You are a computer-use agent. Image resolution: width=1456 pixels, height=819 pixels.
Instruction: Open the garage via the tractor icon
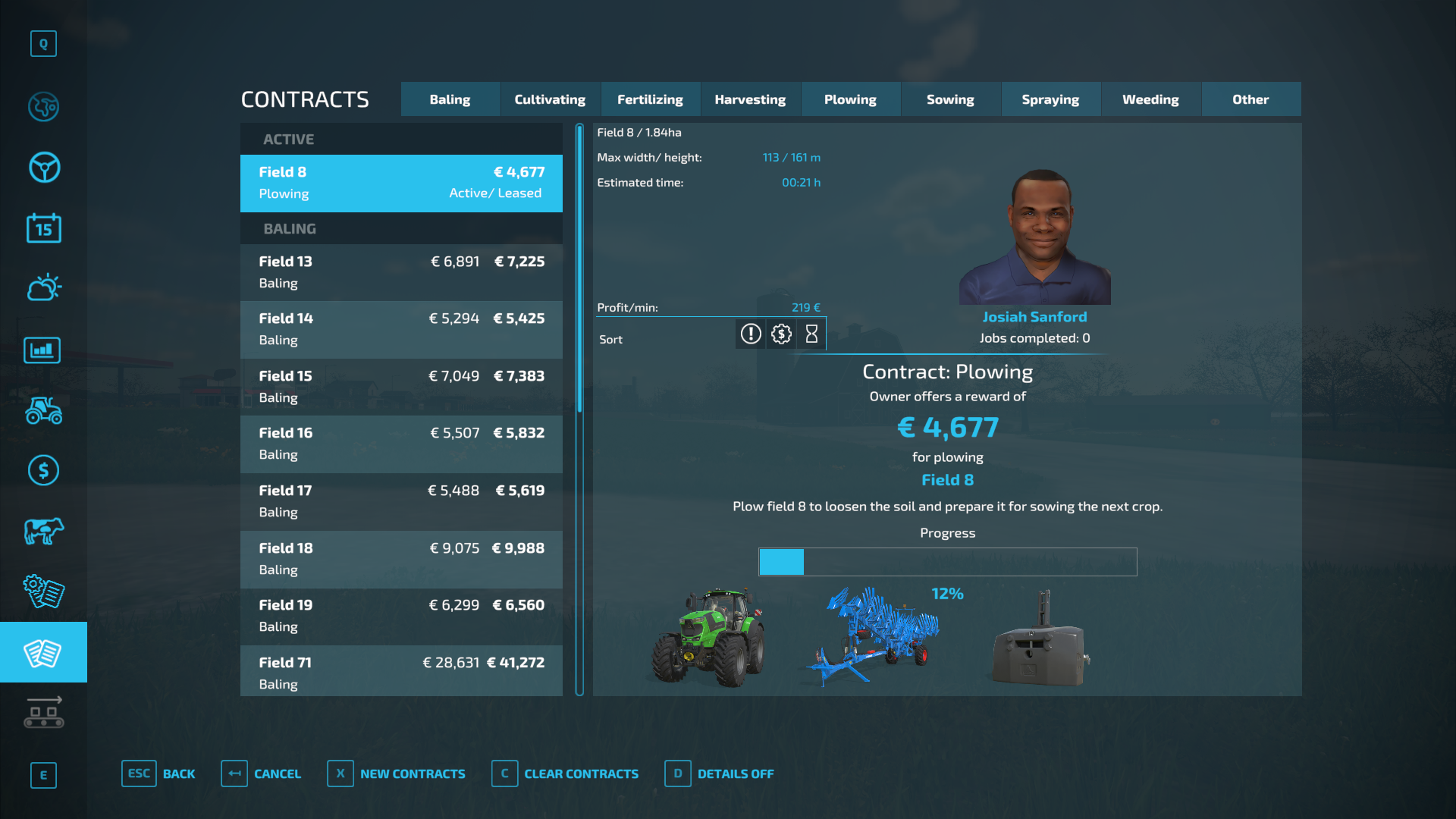coord(43,410)
